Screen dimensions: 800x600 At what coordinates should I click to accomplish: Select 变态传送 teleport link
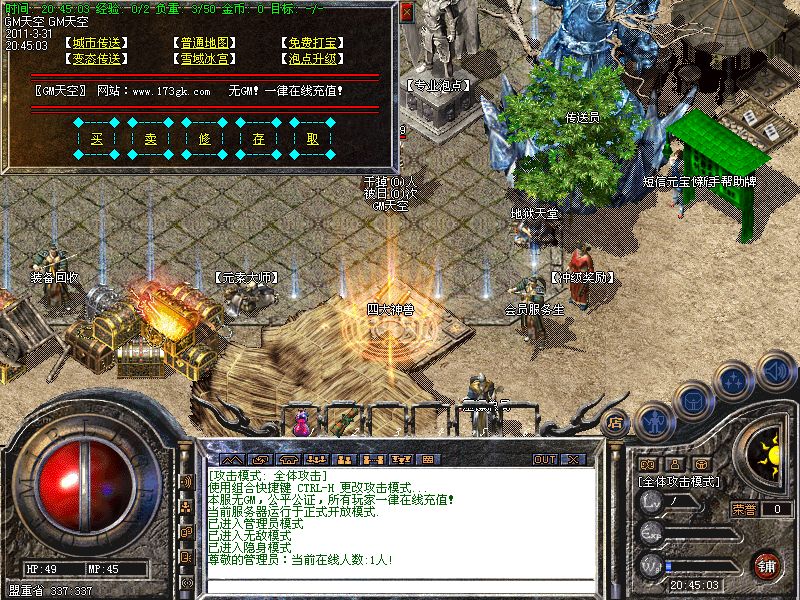(99, 59)
